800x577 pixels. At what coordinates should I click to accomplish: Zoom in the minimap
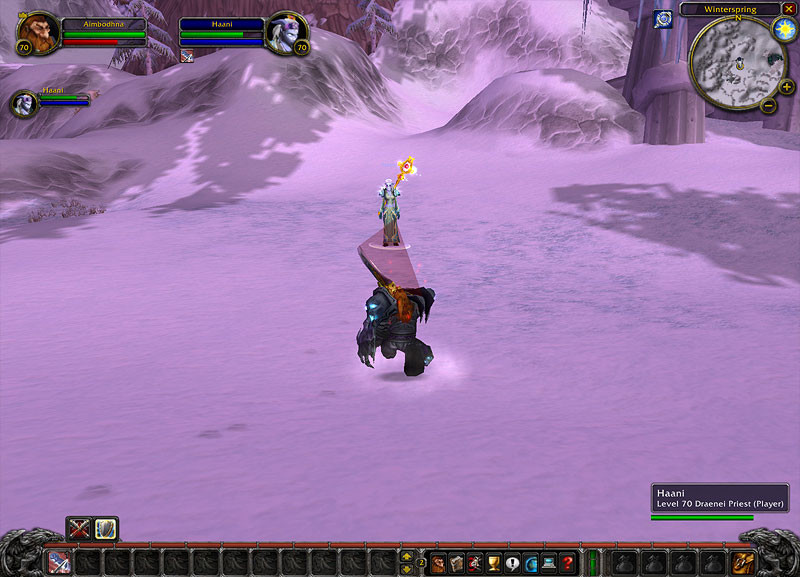[787, 87]
